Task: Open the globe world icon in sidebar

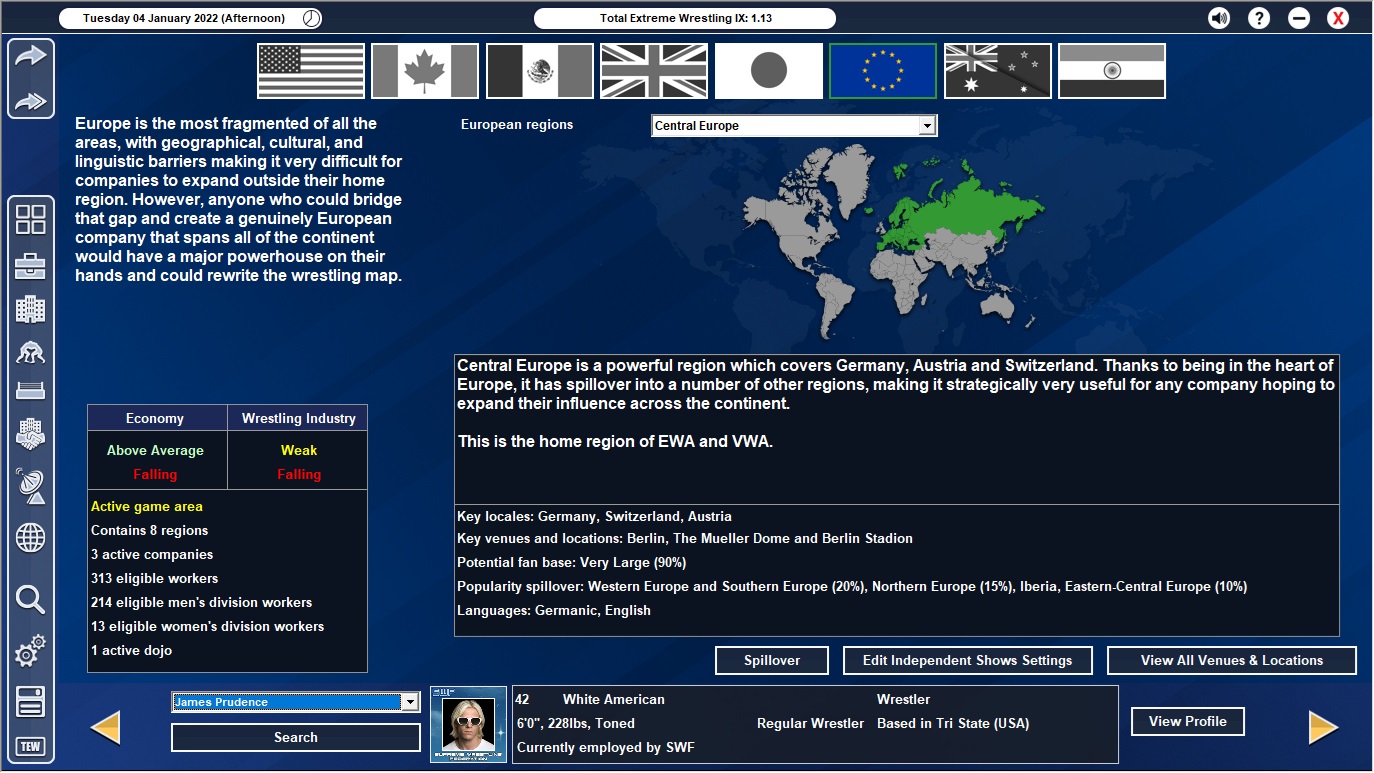Action: coord(30,538)
